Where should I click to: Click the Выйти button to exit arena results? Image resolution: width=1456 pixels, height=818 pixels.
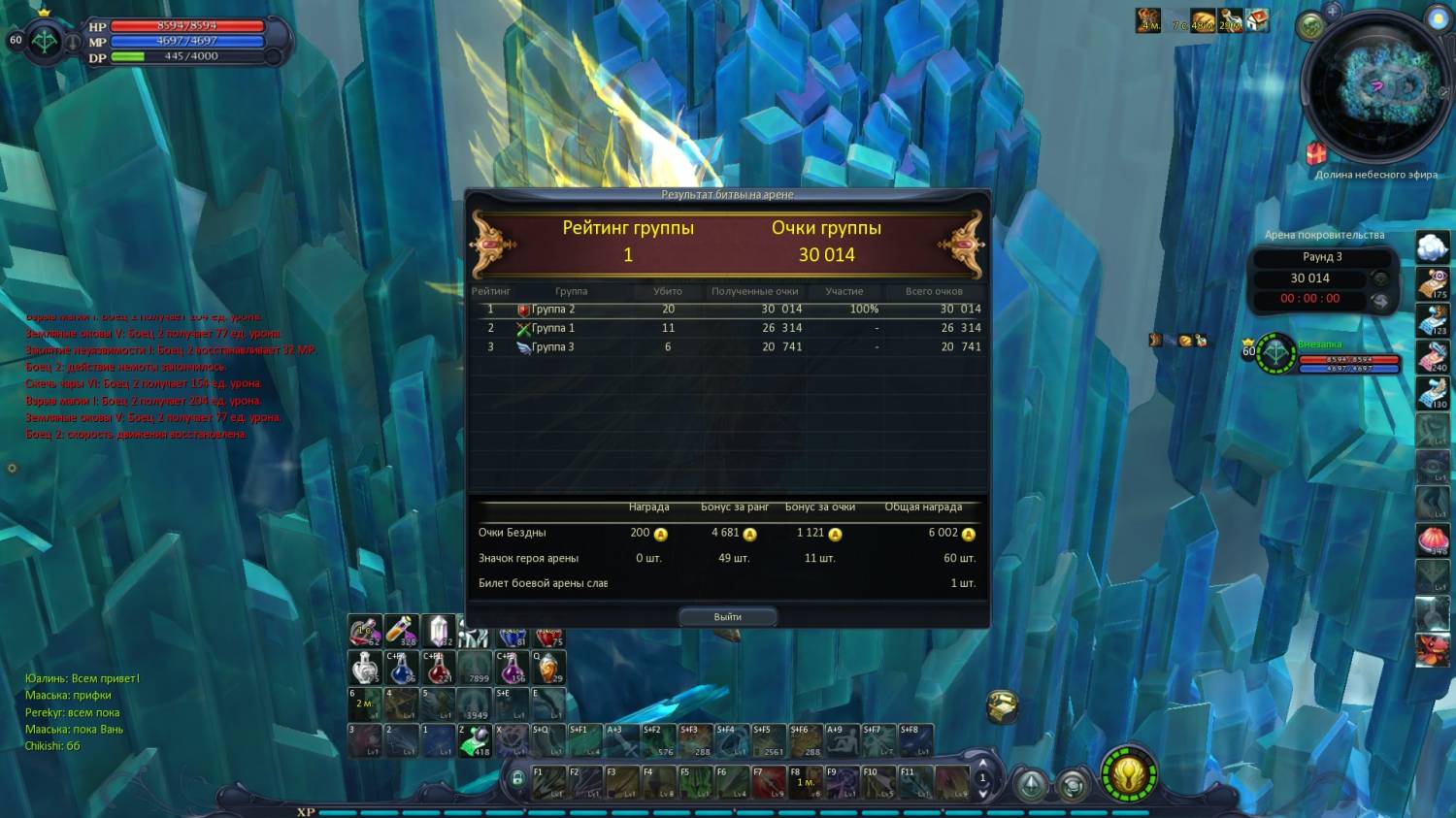point(727,616)
